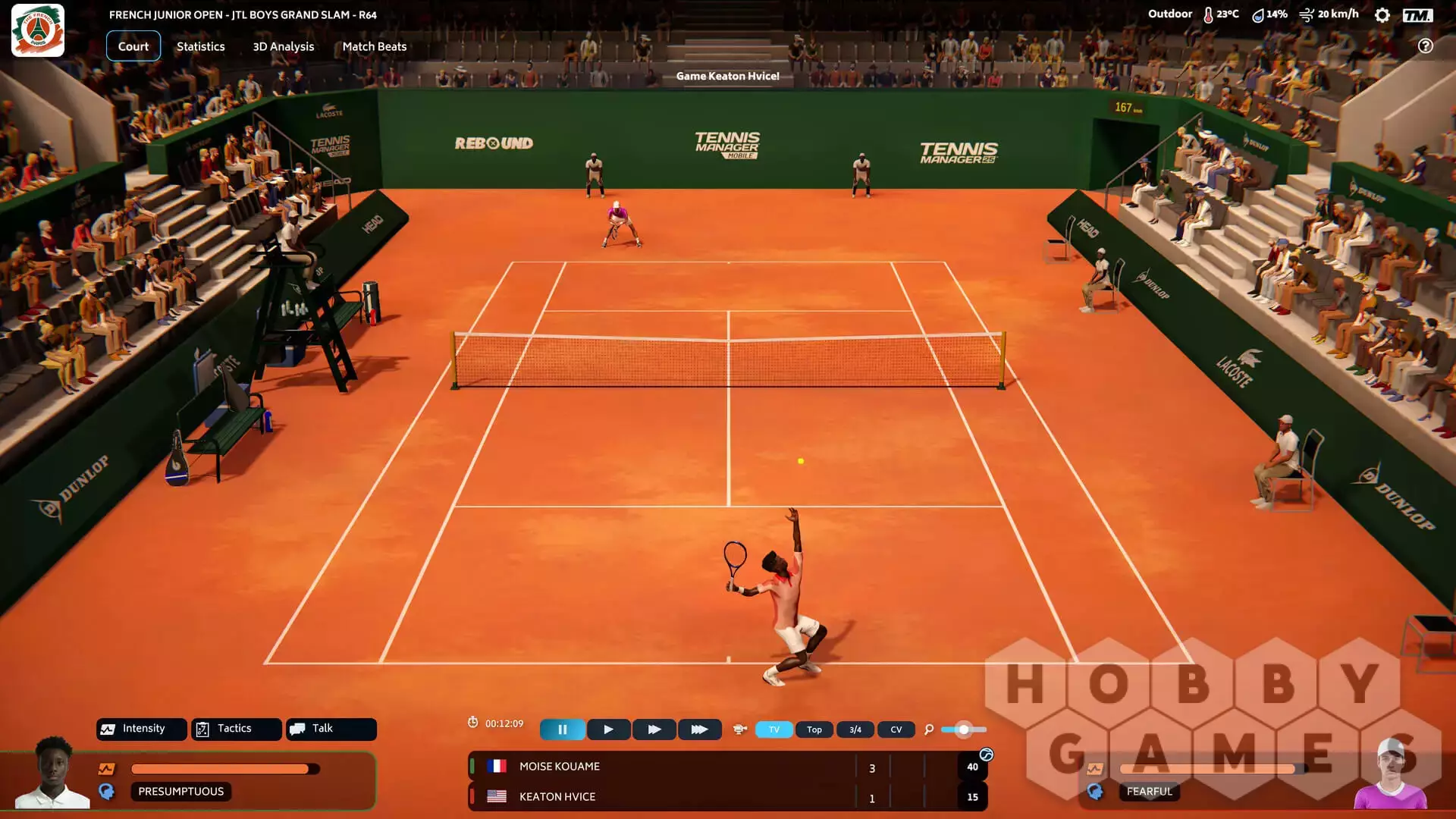Switch to the 3/4 camera view
The width and height of the screenshot is (1456, 819).
tap(855, 730)
